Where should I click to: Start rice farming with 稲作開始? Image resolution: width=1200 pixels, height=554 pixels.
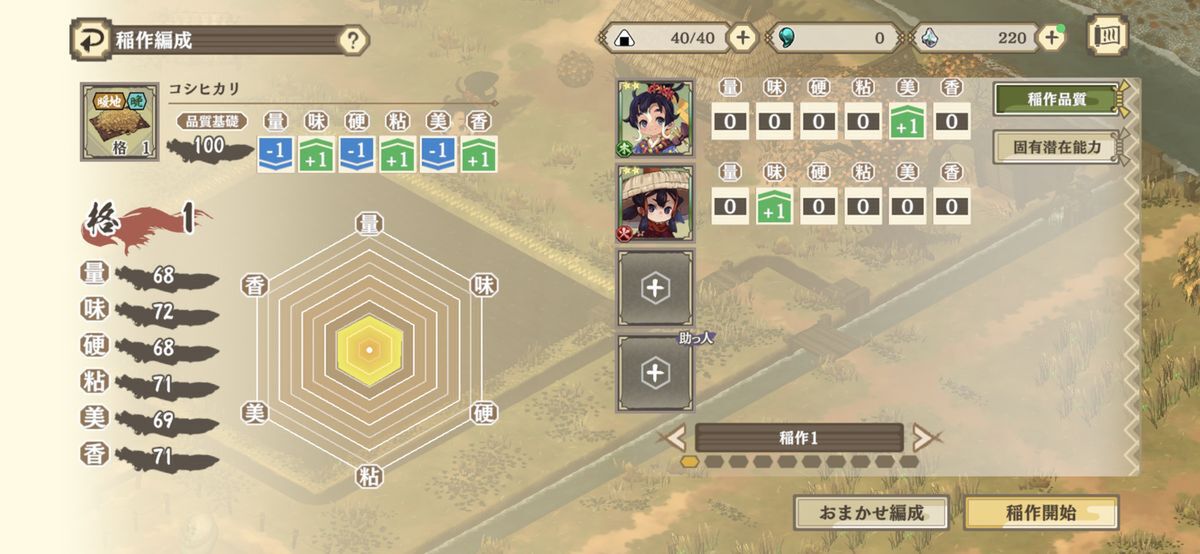pyautogui.click(x=1040, y=513)
